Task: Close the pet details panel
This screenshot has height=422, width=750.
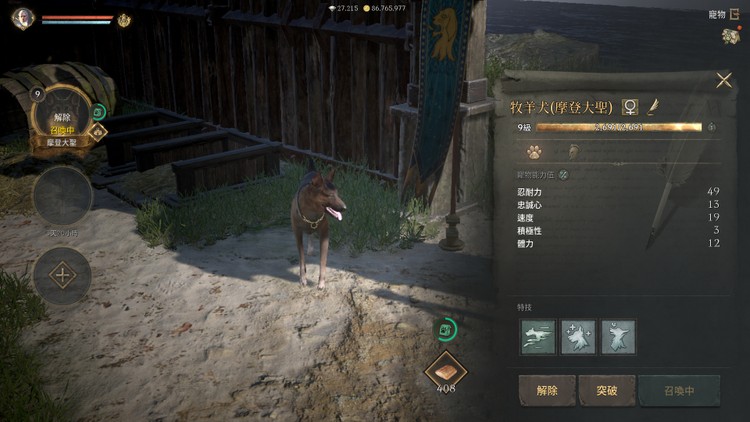Action: pos(724,80)
